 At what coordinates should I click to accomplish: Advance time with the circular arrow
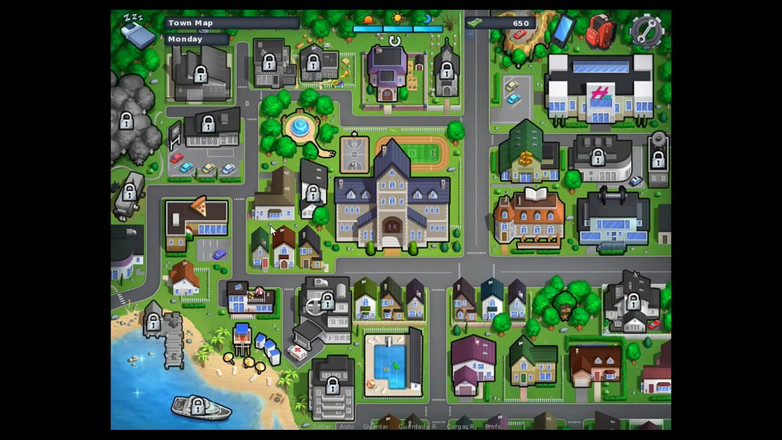point(395,41)
